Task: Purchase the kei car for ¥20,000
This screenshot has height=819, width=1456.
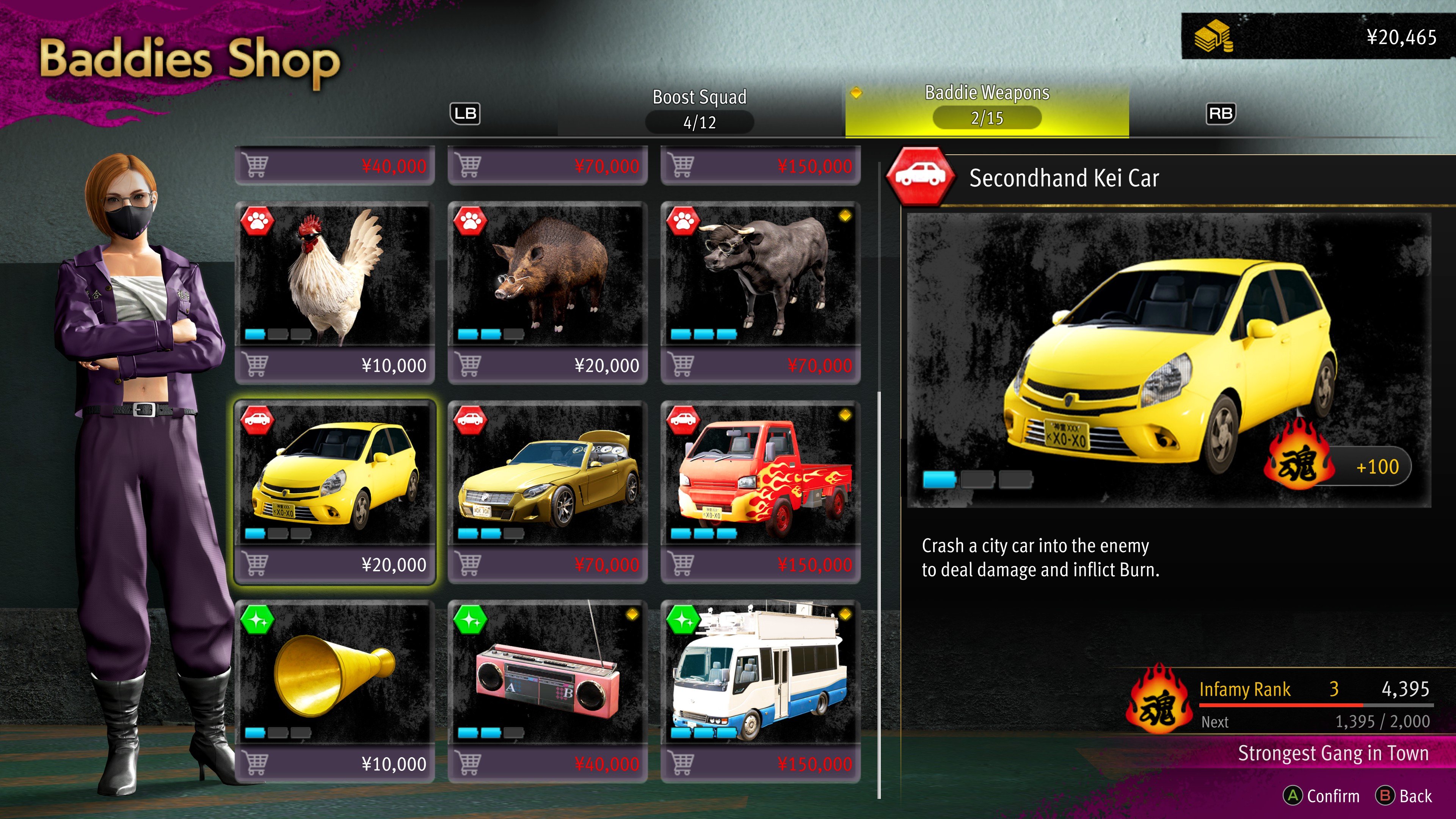Action: (334, 564)
